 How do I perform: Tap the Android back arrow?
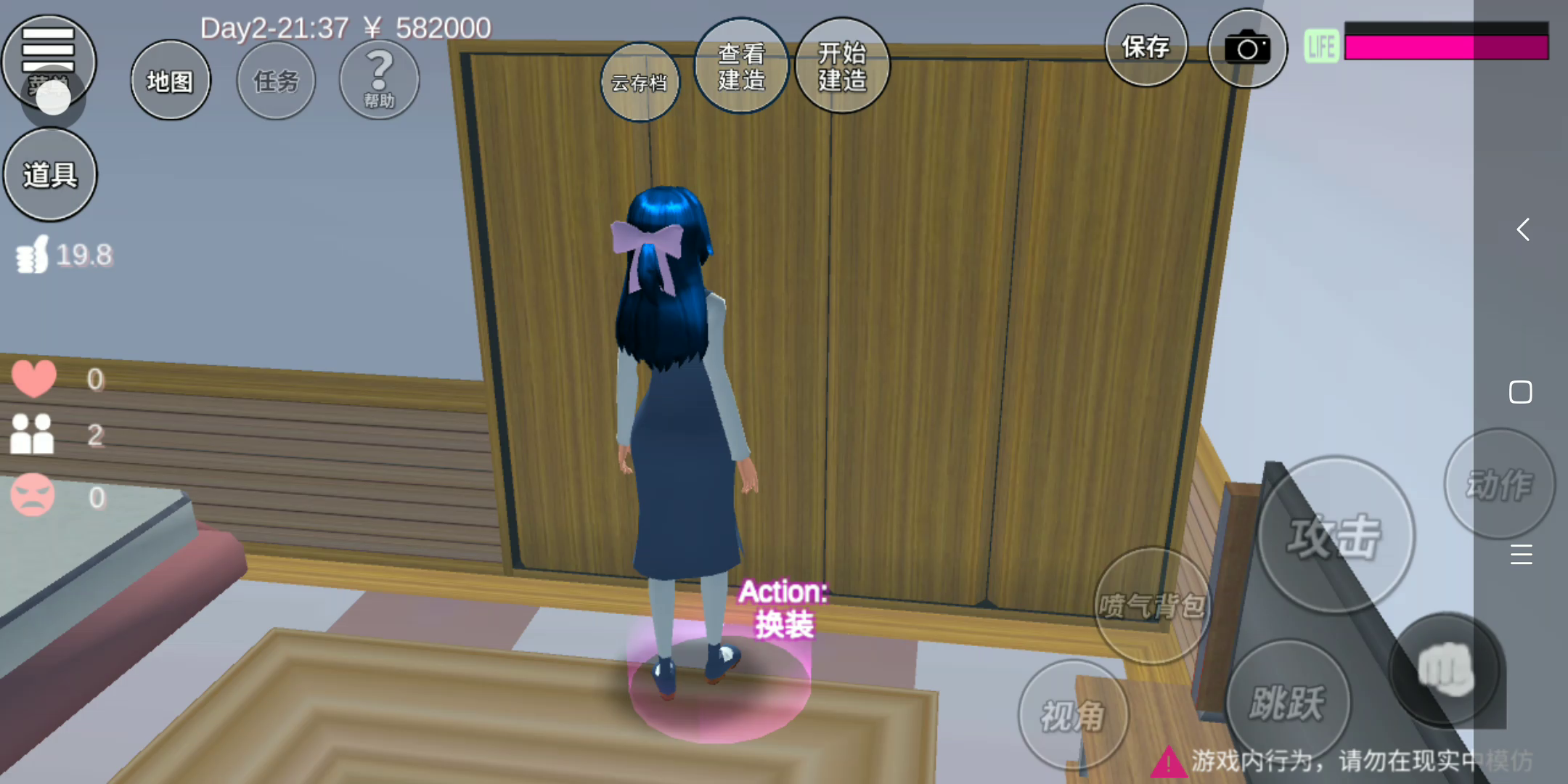coord(1522,229)
